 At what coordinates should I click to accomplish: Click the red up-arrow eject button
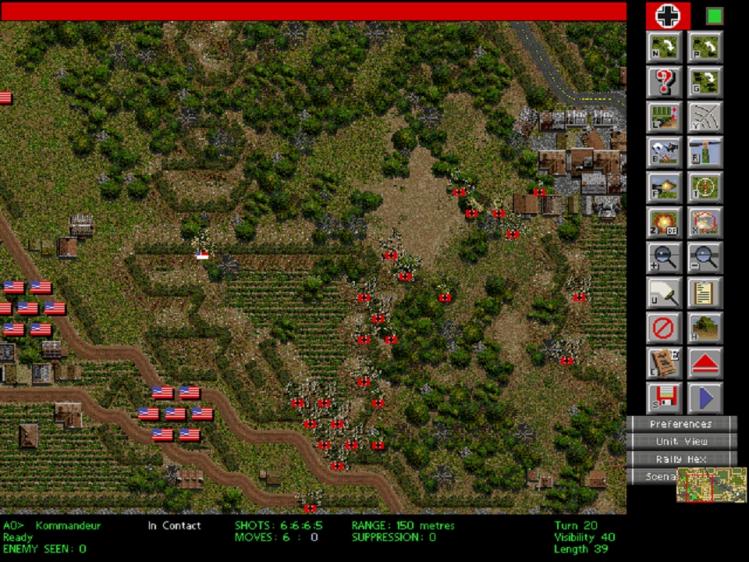[706, 362]
